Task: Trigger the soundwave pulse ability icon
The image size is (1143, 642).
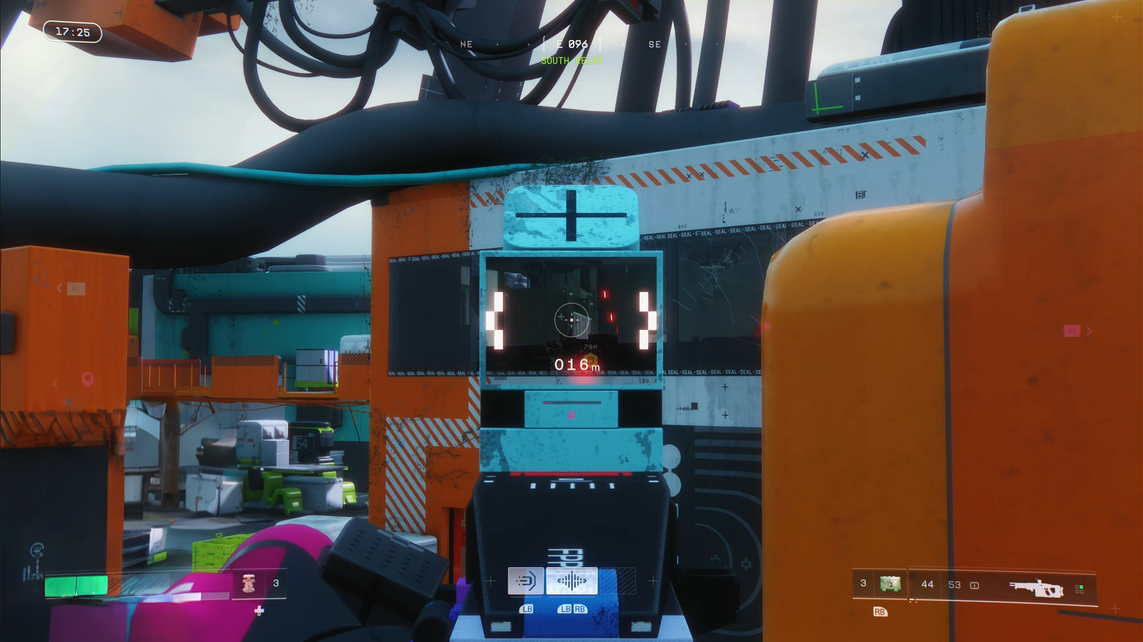Action: (571, 581)
